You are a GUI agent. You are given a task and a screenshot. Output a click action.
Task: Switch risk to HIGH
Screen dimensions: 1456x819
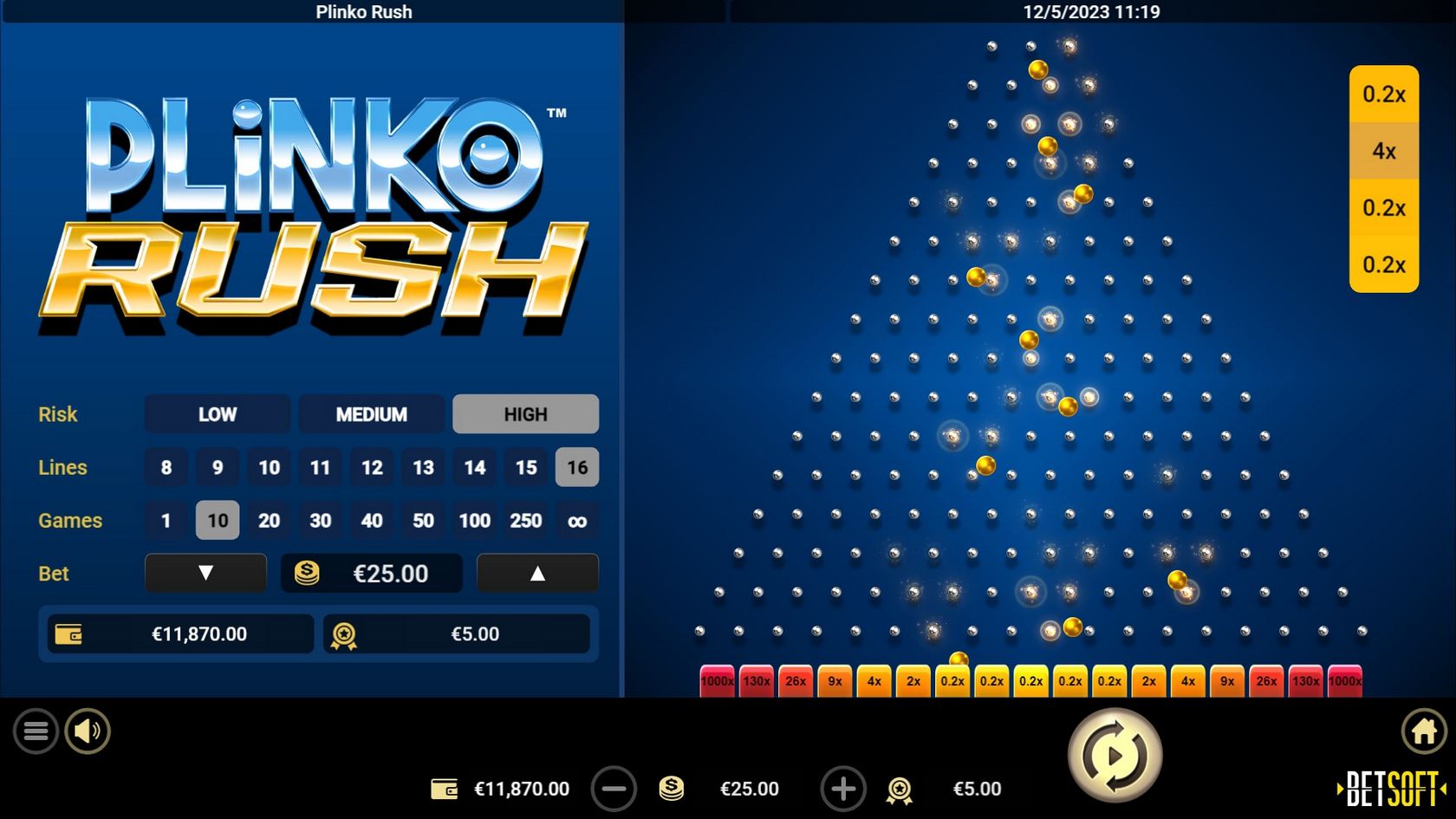click(525, 414)
